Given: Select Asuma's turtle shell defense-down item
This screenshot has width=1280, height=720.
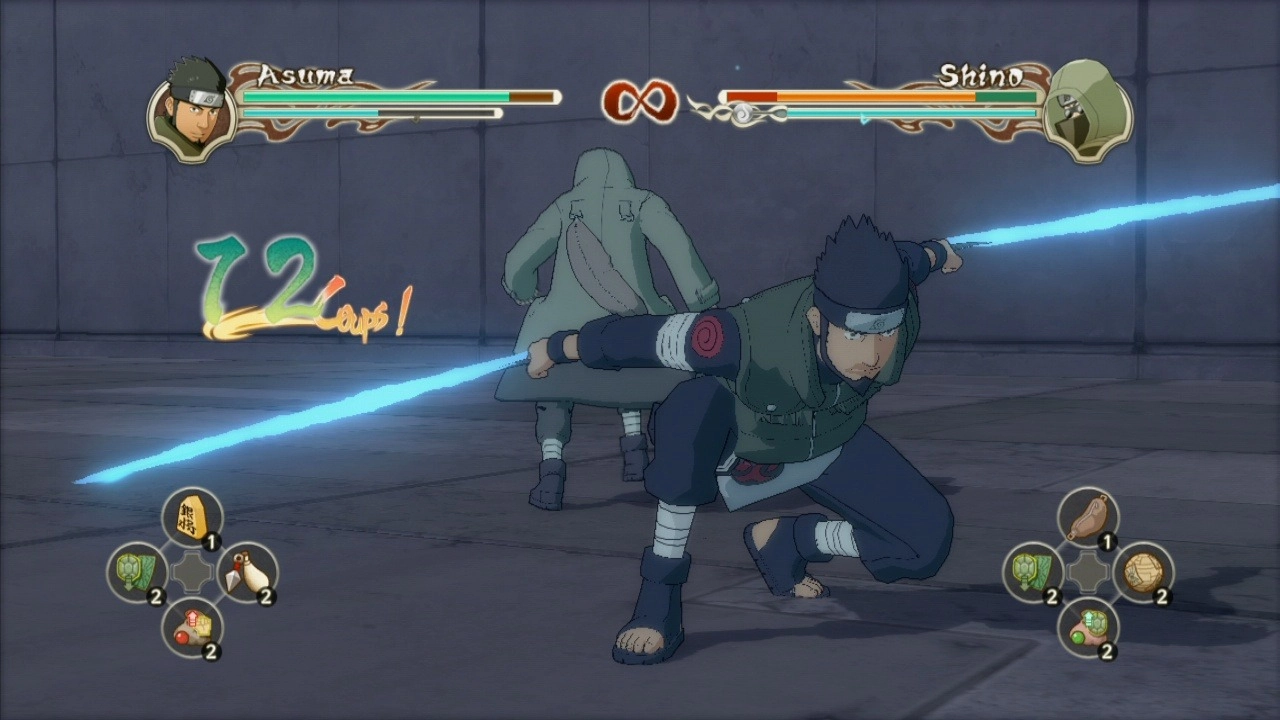Looking at the screenshot, I should point(136,572).
